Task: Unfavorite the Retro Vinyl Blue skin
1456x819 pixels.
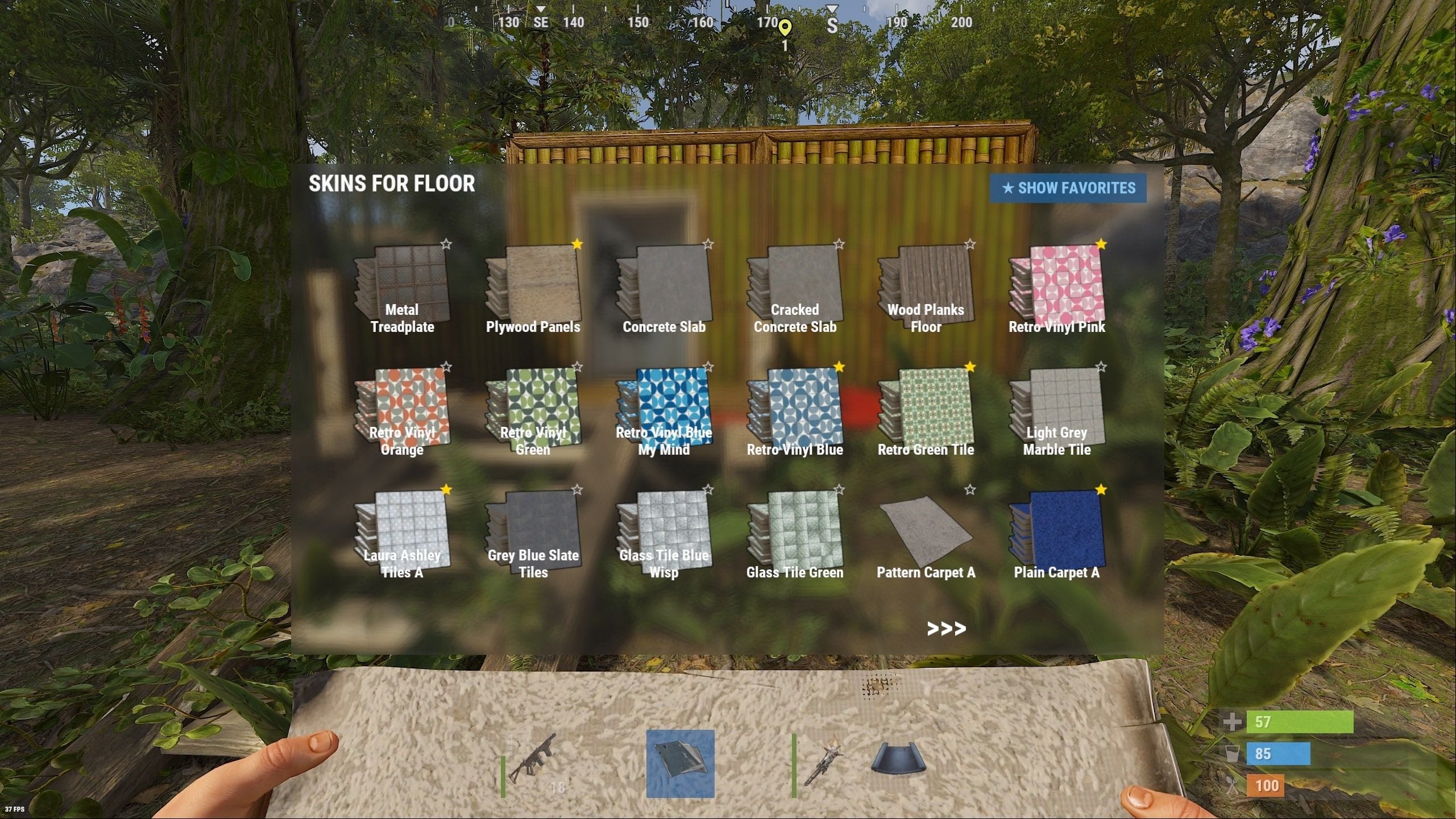Action: pos(839,368)
